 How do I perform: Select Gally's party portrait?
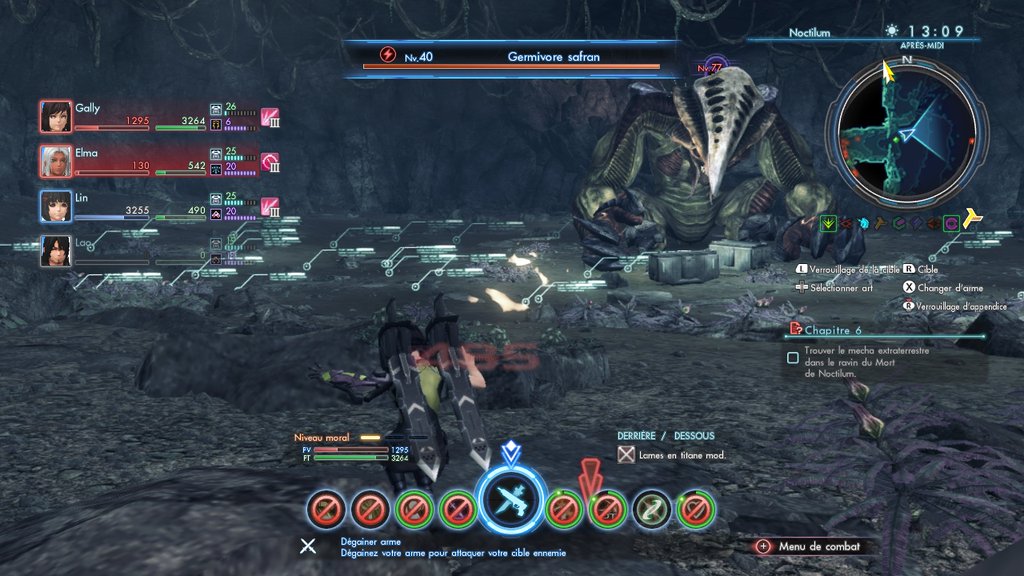click(56, 116)
